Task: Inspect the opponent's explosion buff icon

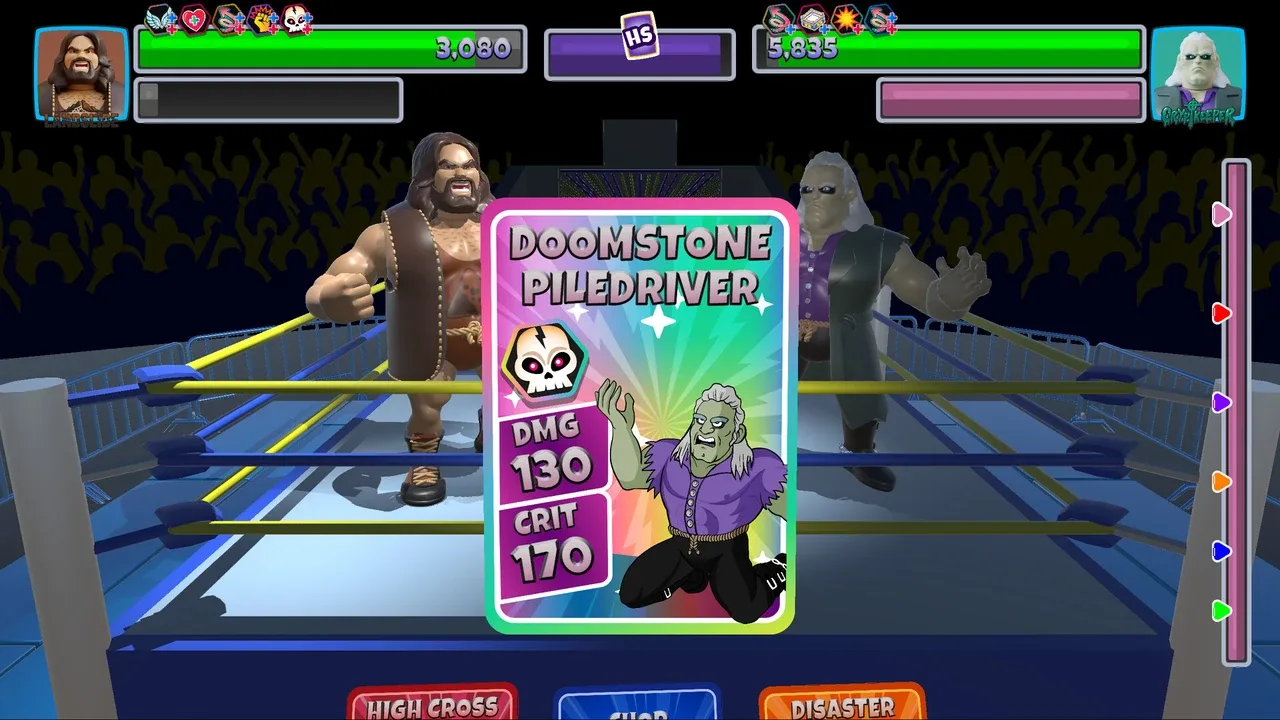Action: (847, 19)
